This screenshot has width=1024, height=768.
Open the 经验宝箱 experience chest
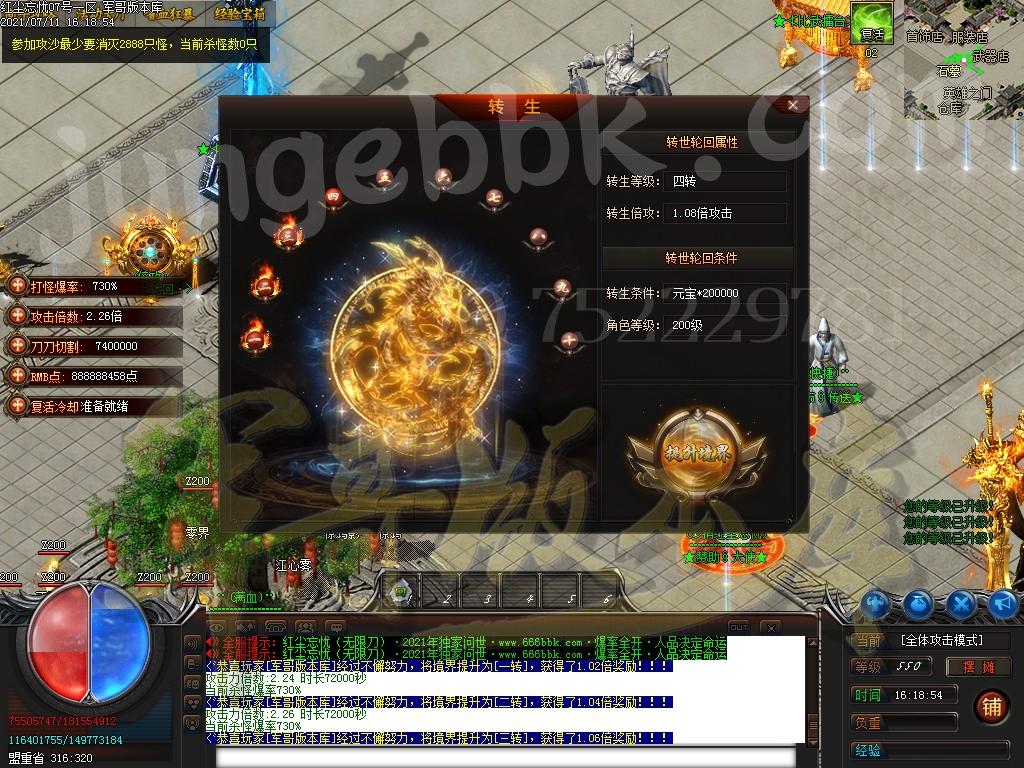pyautogui.click(x=240, y=14)
